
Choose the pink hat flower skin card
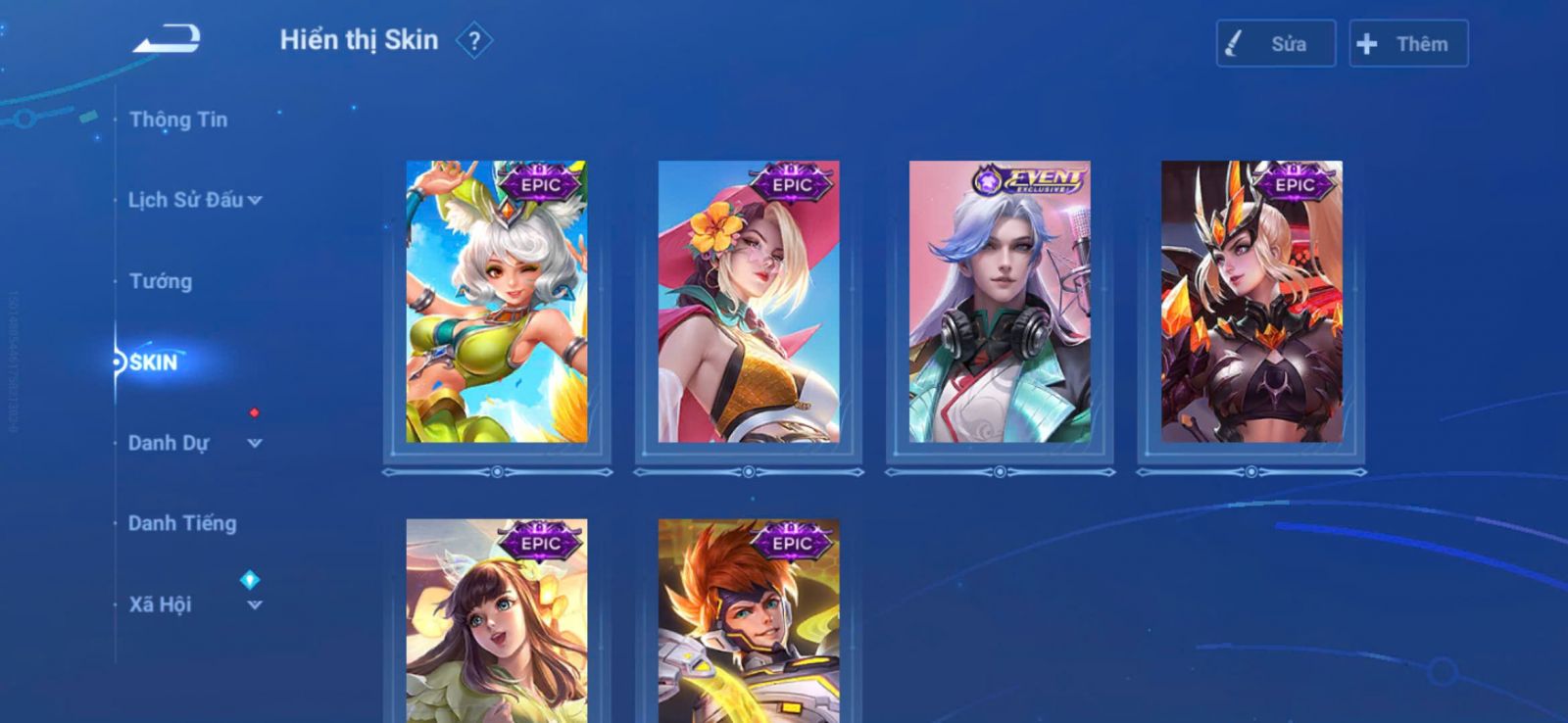[x=749, y=302]
